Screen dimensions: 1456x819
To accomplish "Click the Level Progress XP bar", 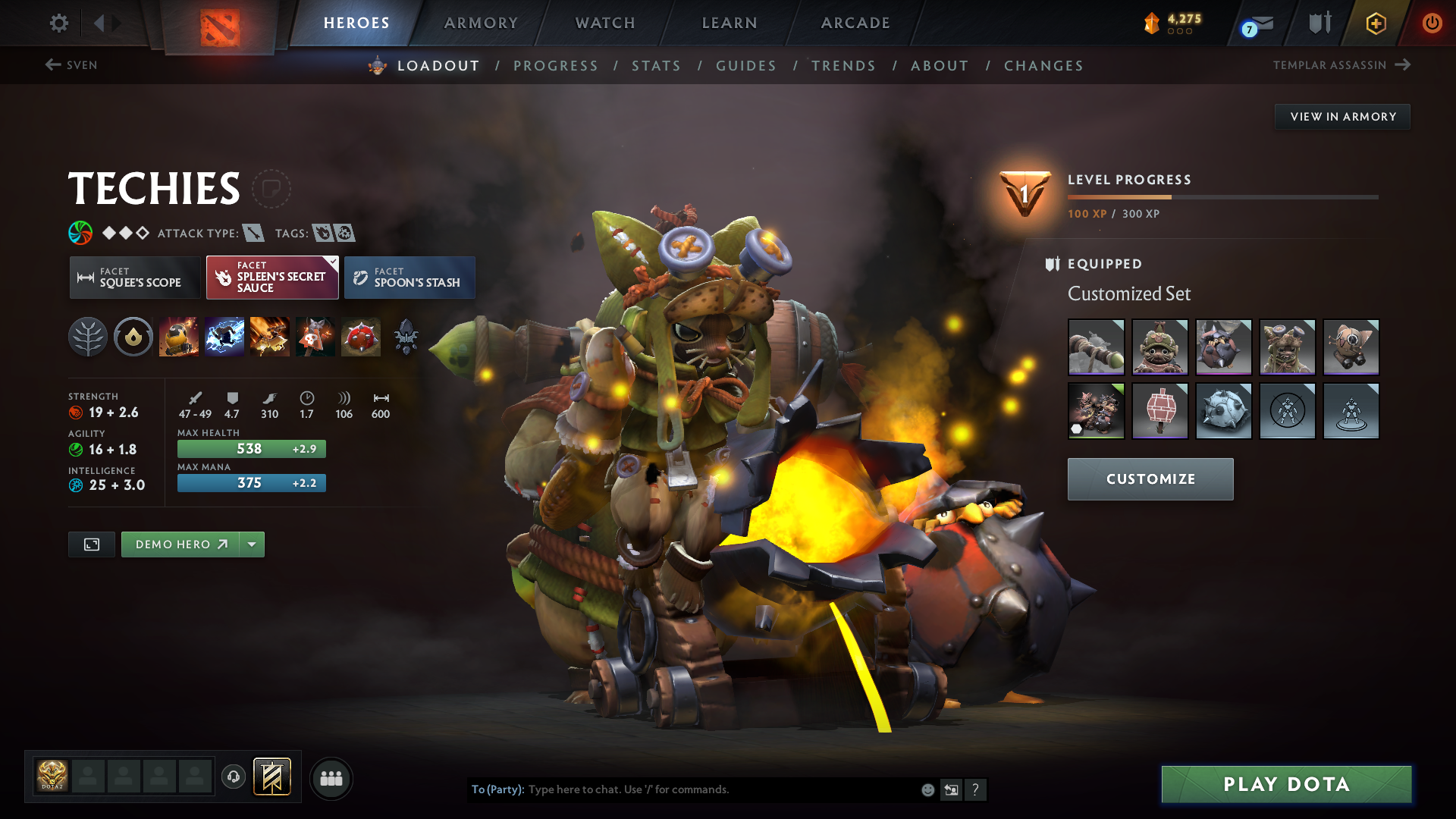I will pyautogui.click(x=1222, y=196).
